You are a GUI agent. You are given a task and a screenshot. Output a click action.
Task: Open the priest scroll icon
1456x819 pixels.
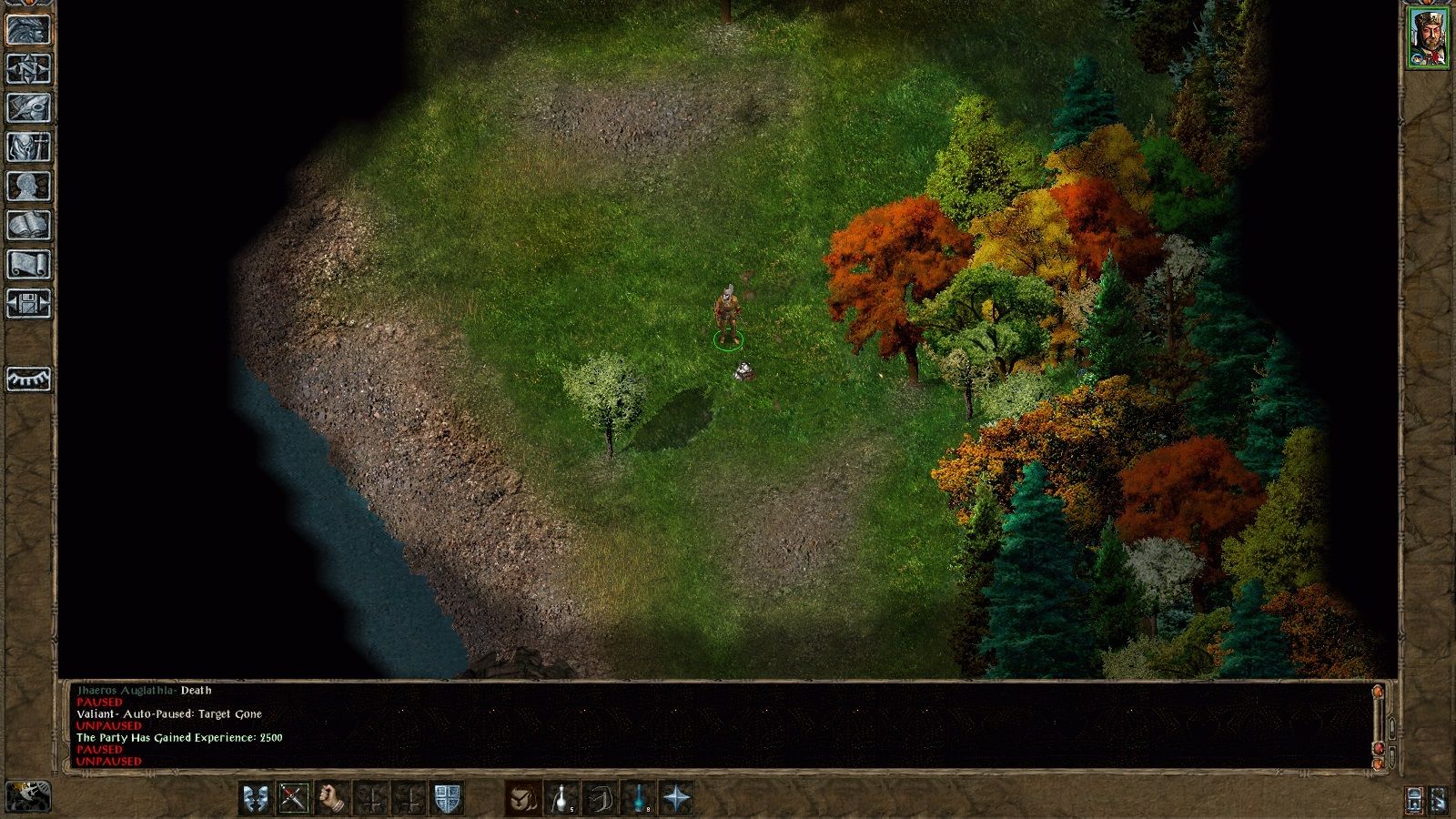pos(28,264)
